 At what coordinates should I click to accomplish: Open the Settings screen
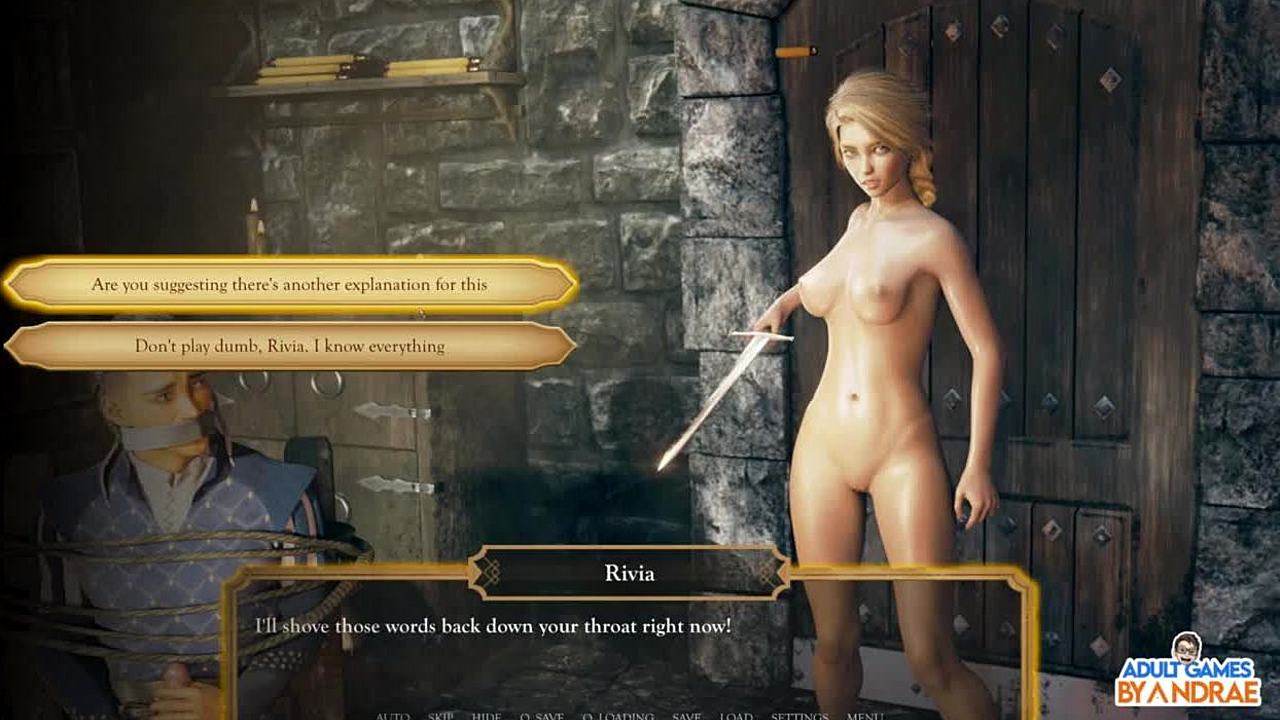click(799, 716)
